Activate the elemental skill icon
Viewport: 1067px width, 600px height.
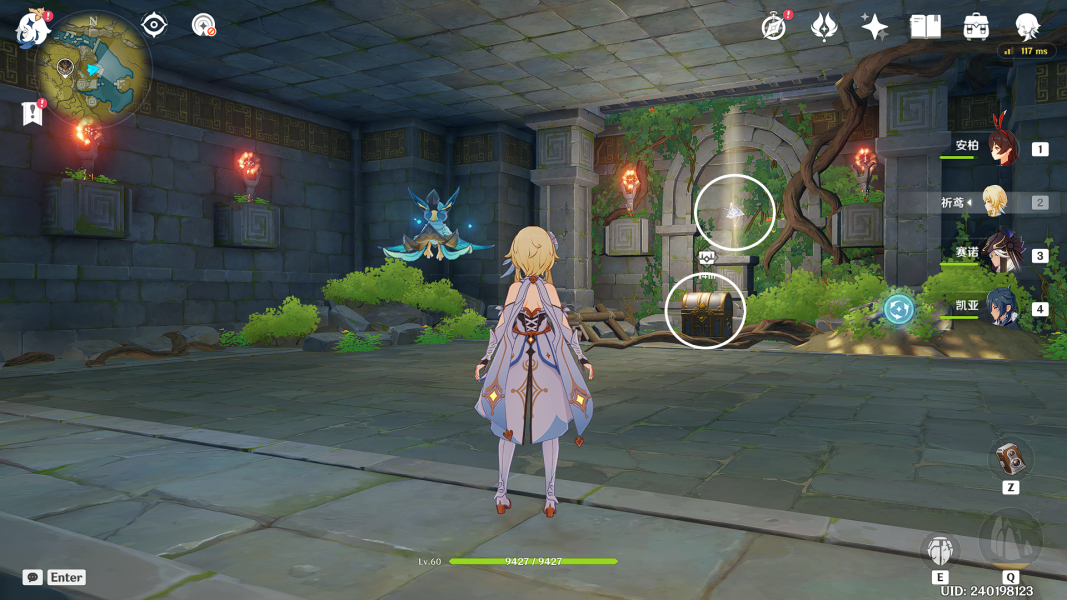point(940,549)
